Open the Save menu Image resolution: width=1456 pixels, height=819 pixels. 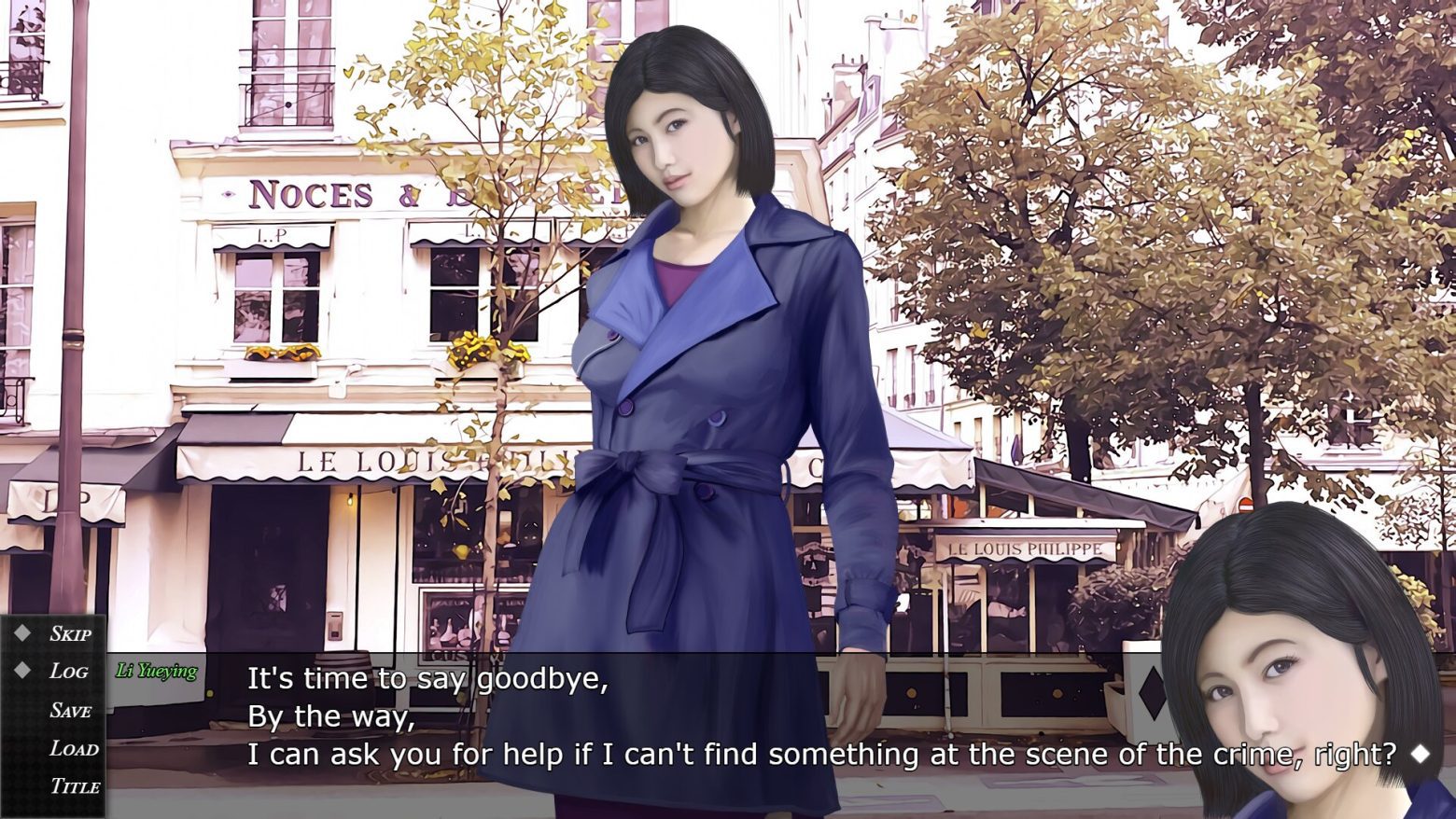(x=70, y=711)
